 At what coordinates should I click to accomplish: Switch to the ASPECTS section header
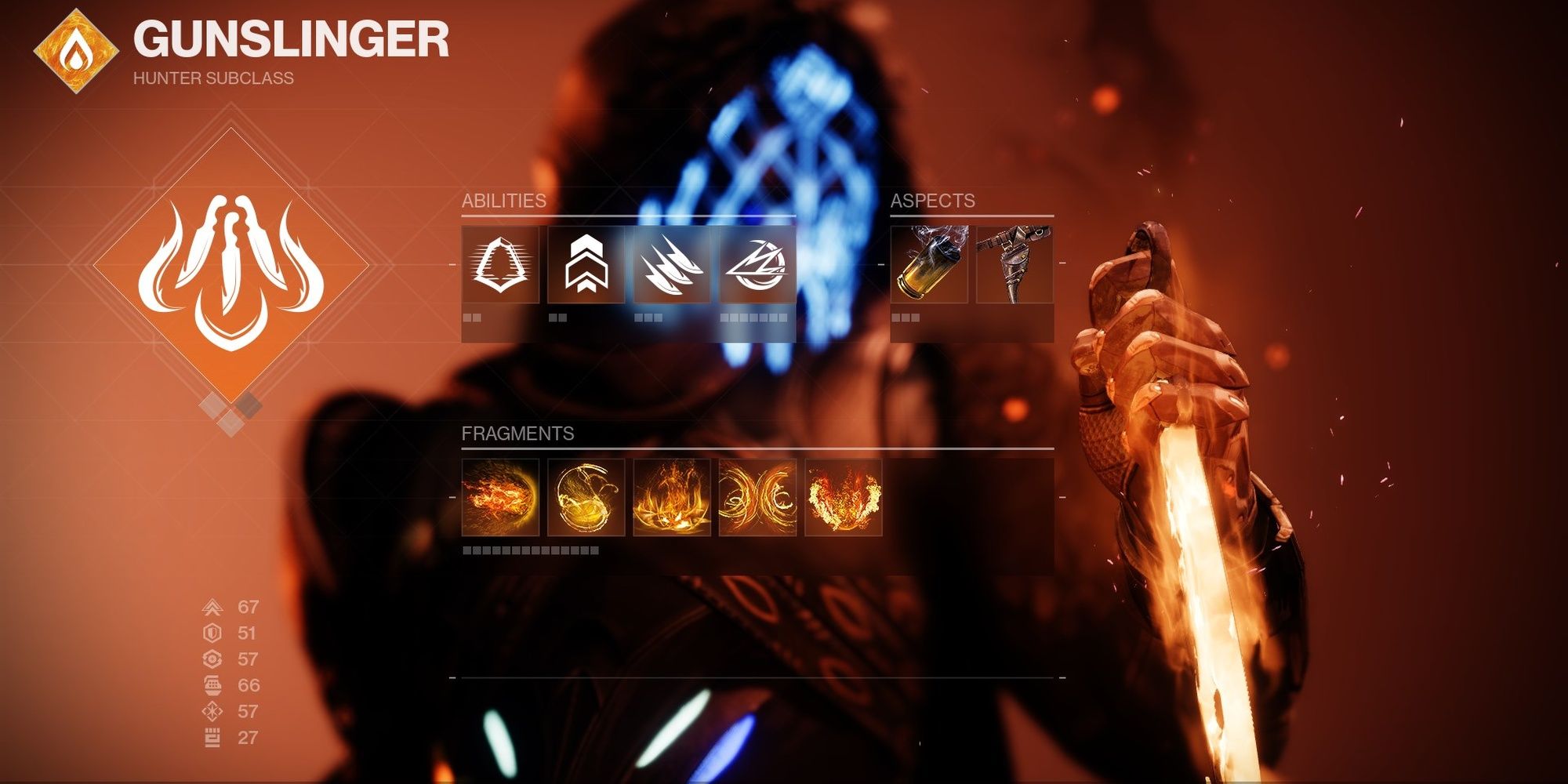click(933, 201)
